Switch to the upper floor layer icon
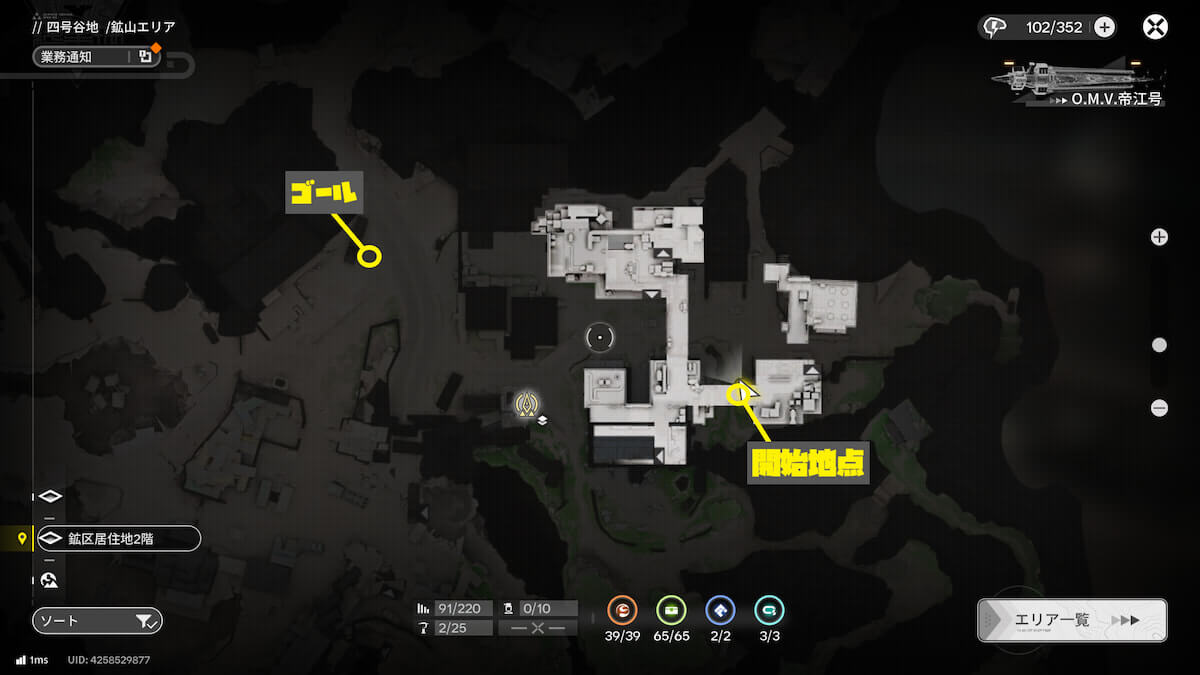The height and width of the screenshot is (675, 1200). pyautogui.click(x=50, y=497)
